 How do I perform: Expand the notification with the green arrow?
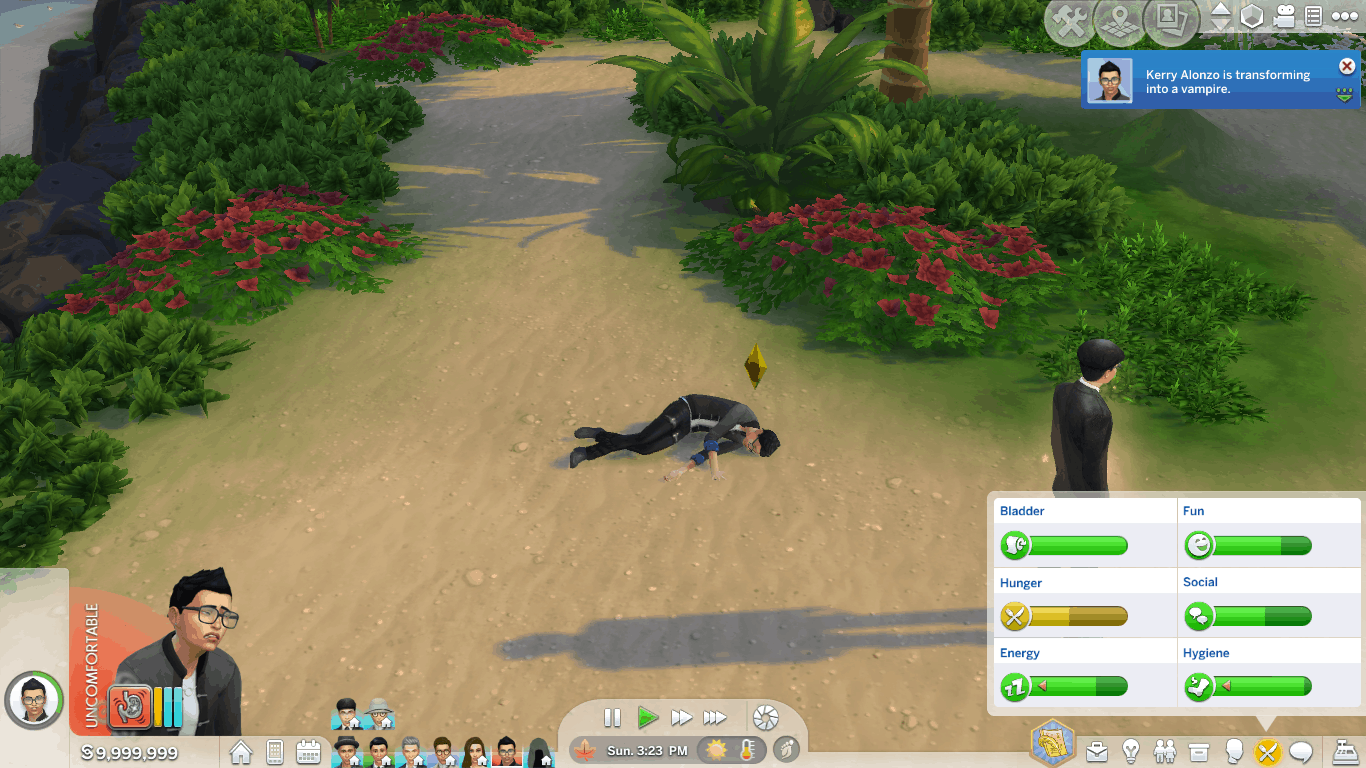click(1346, 95)
